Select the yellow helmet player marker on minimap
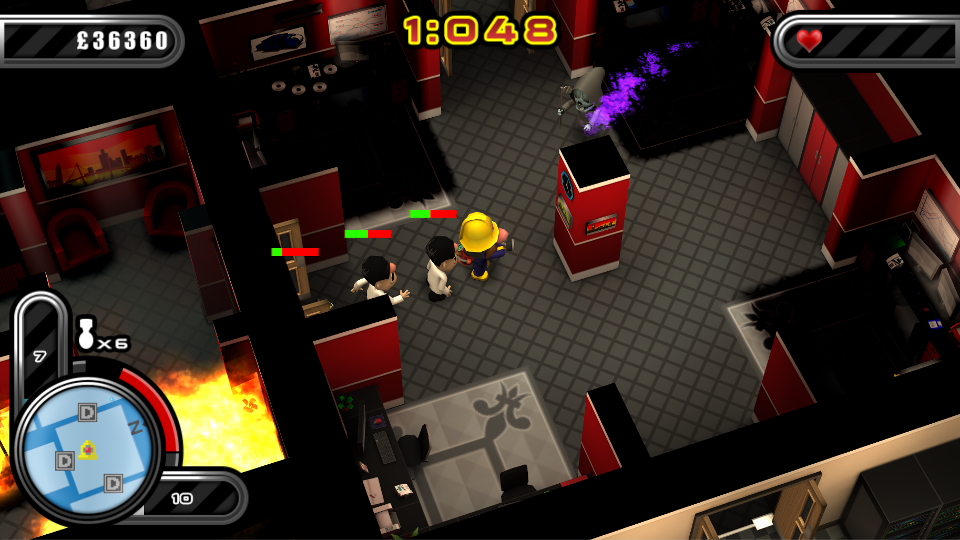 click(x=88, y=449)
